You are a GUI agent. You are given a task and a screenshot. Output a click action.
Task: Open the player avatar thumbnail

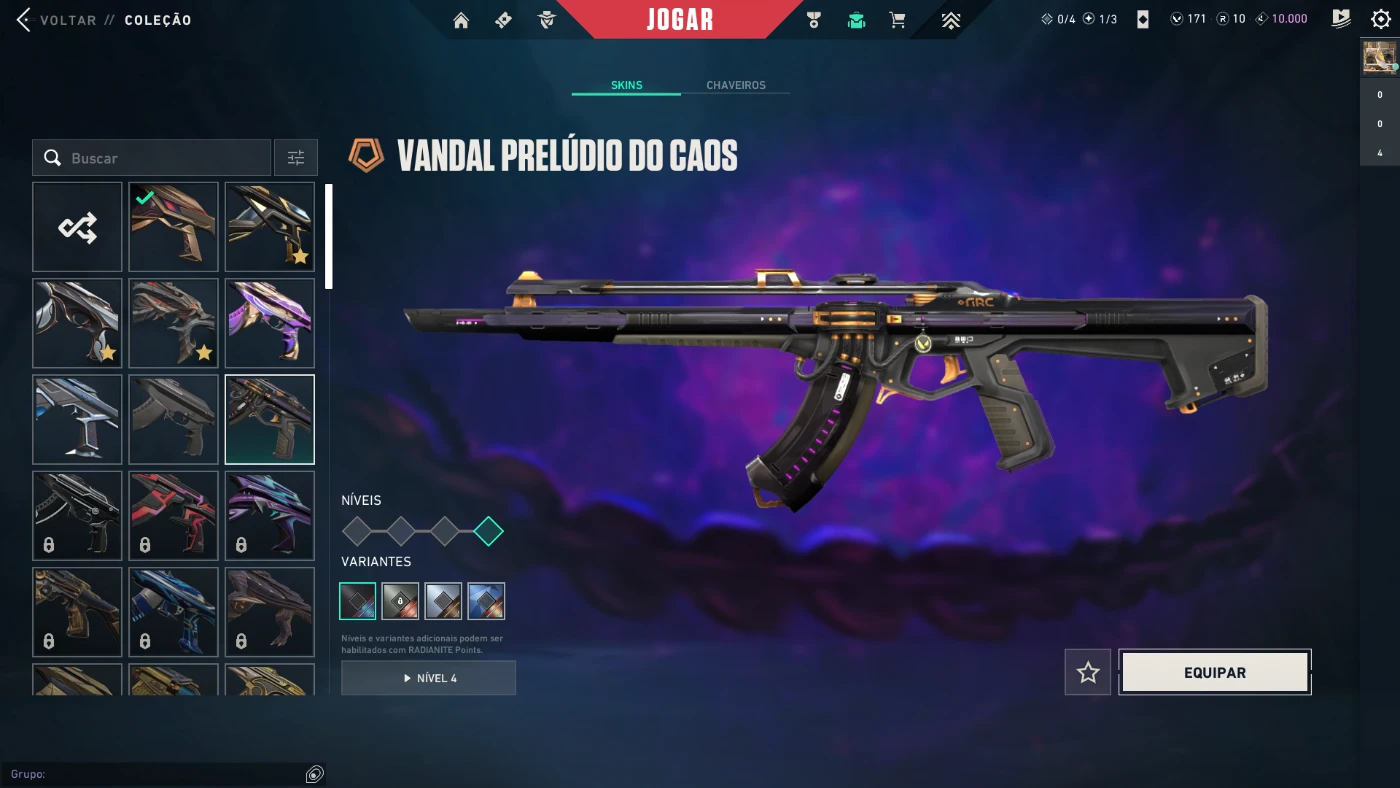click(x=1379, y=58)
